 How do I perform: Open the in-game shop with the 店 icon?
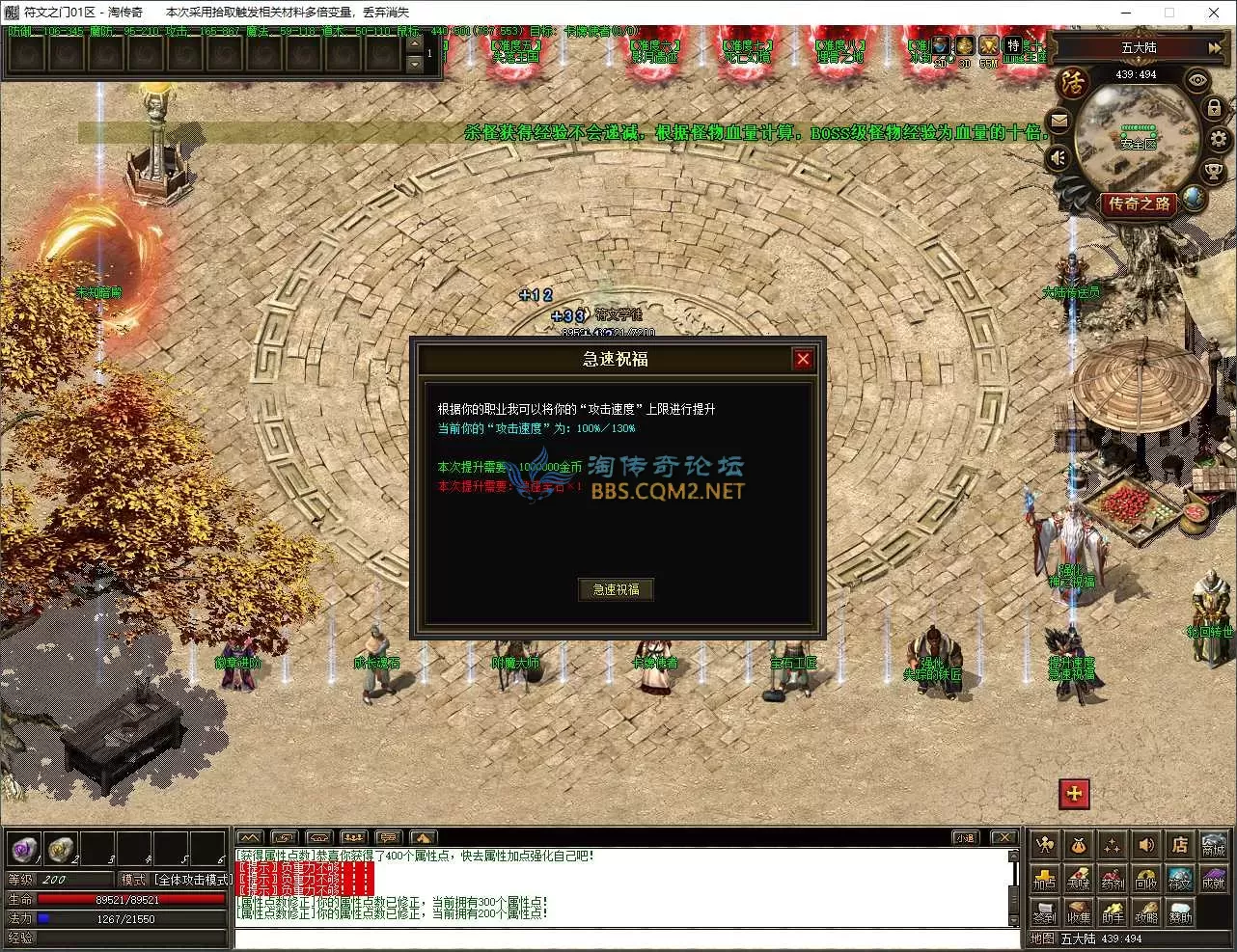[x=1179, y=845]
